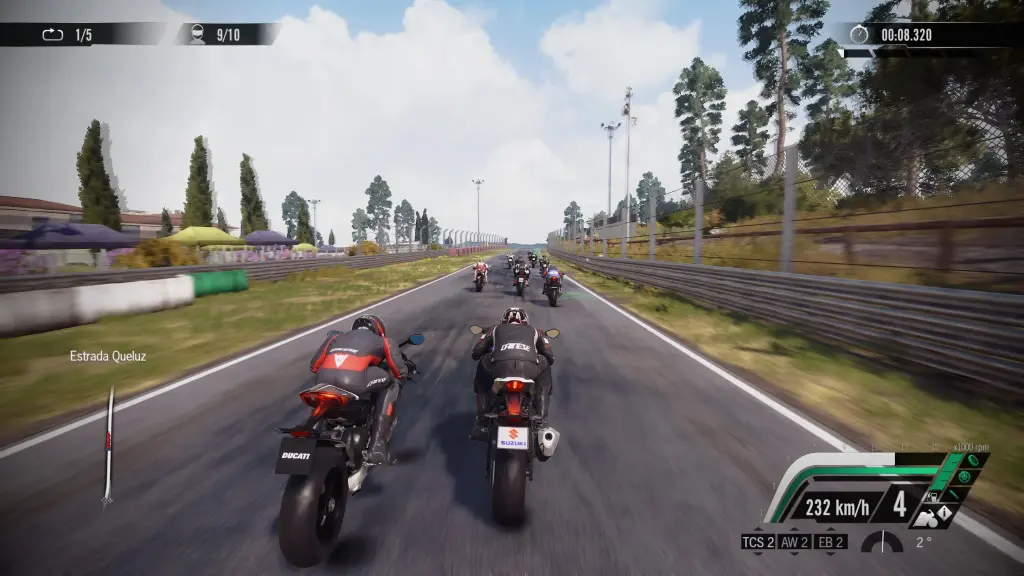Click the brake disc status icon

(963, 477)
